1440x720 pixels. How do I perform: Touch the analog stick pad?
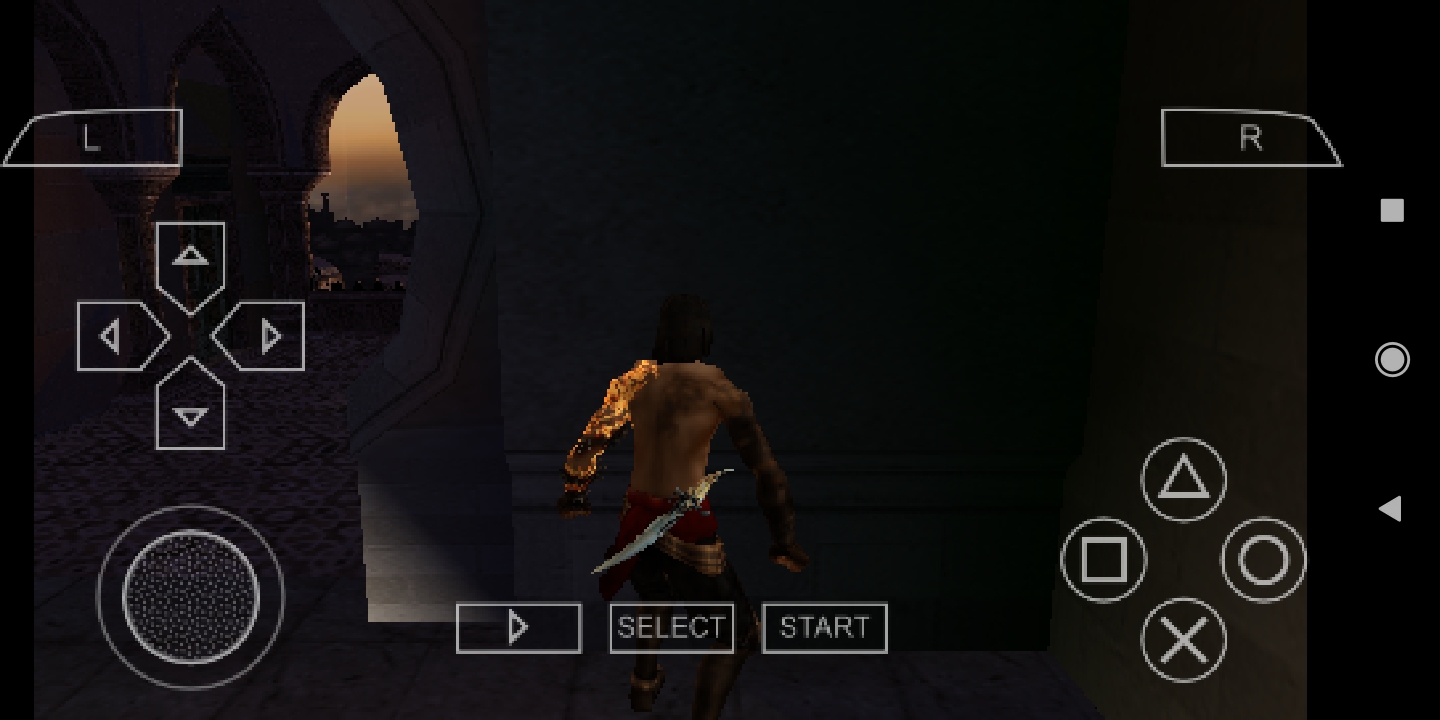coord(190,596)
